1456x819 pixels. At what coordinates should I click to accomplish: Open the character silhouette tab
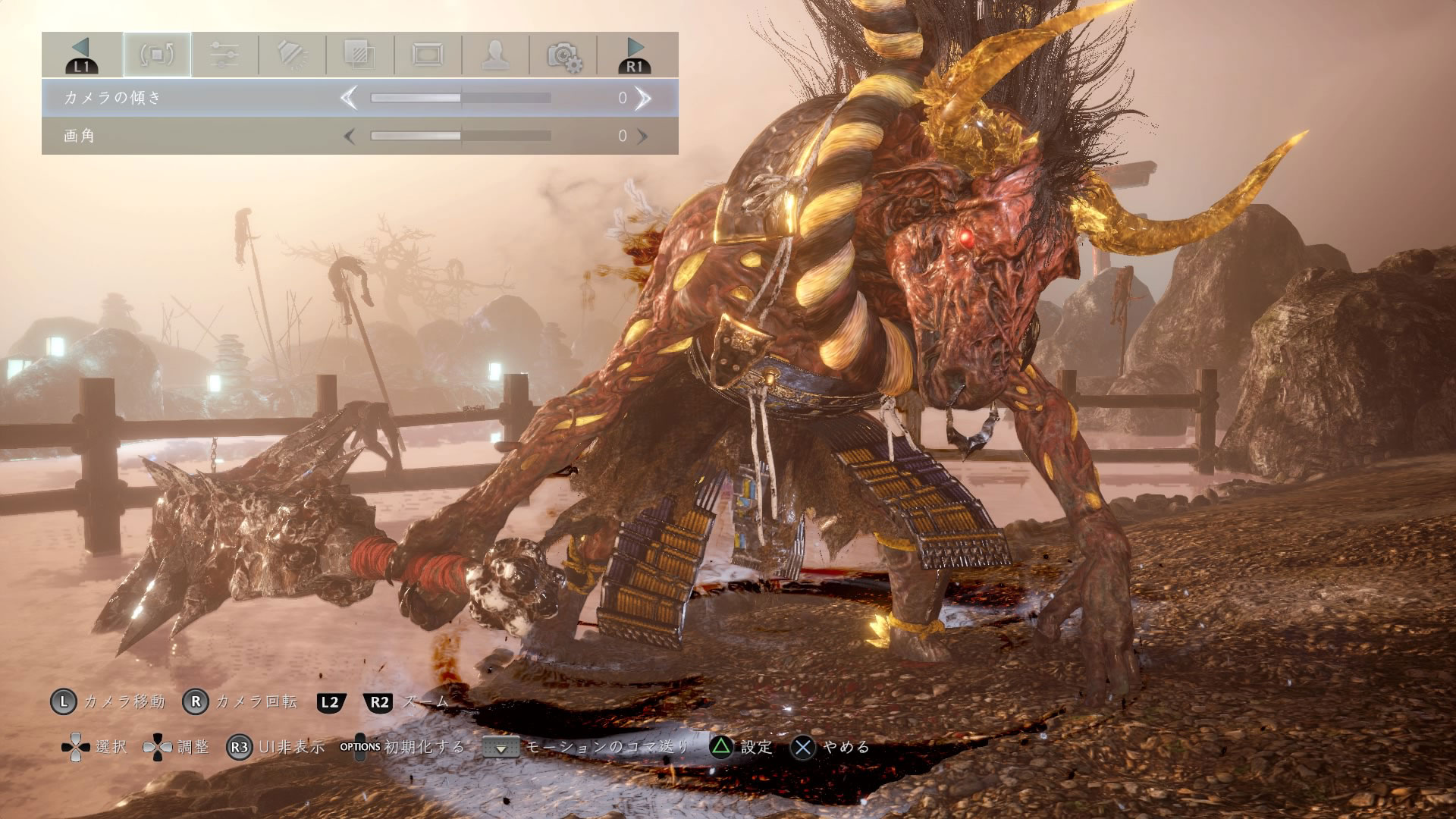tap(495, 55)
